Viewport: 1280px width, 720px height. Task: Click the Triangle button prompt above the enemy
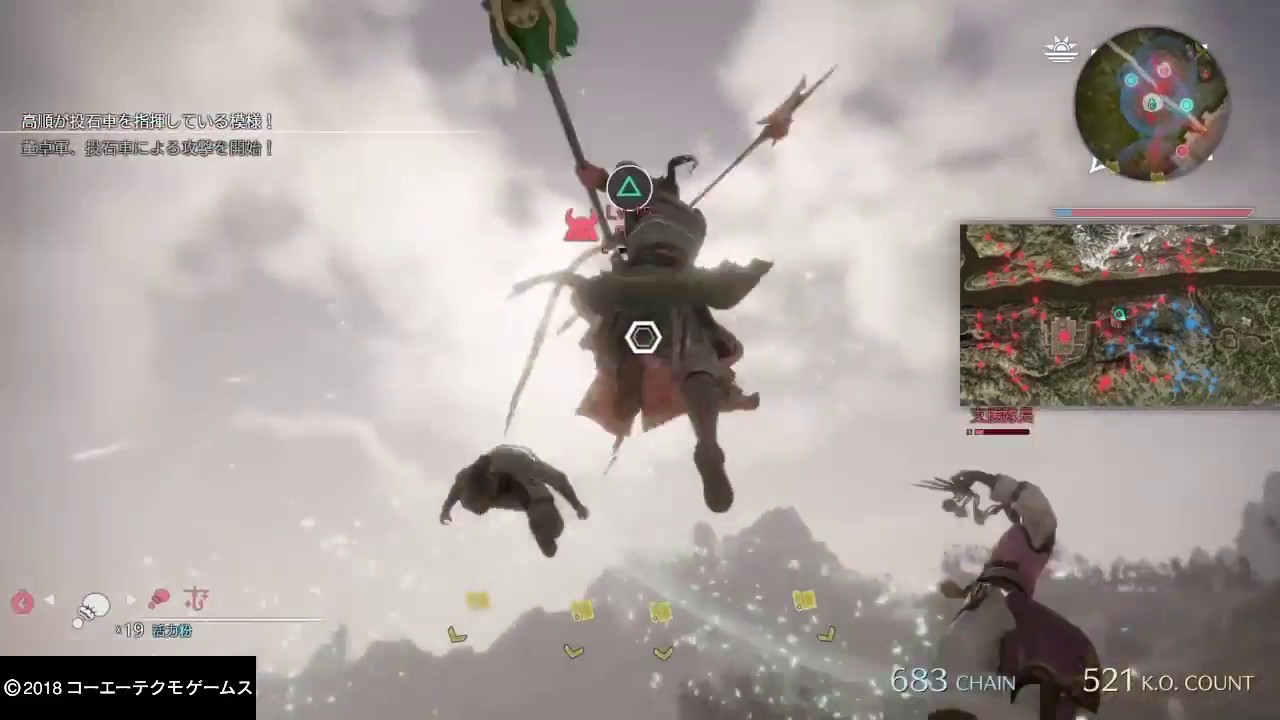629,187
